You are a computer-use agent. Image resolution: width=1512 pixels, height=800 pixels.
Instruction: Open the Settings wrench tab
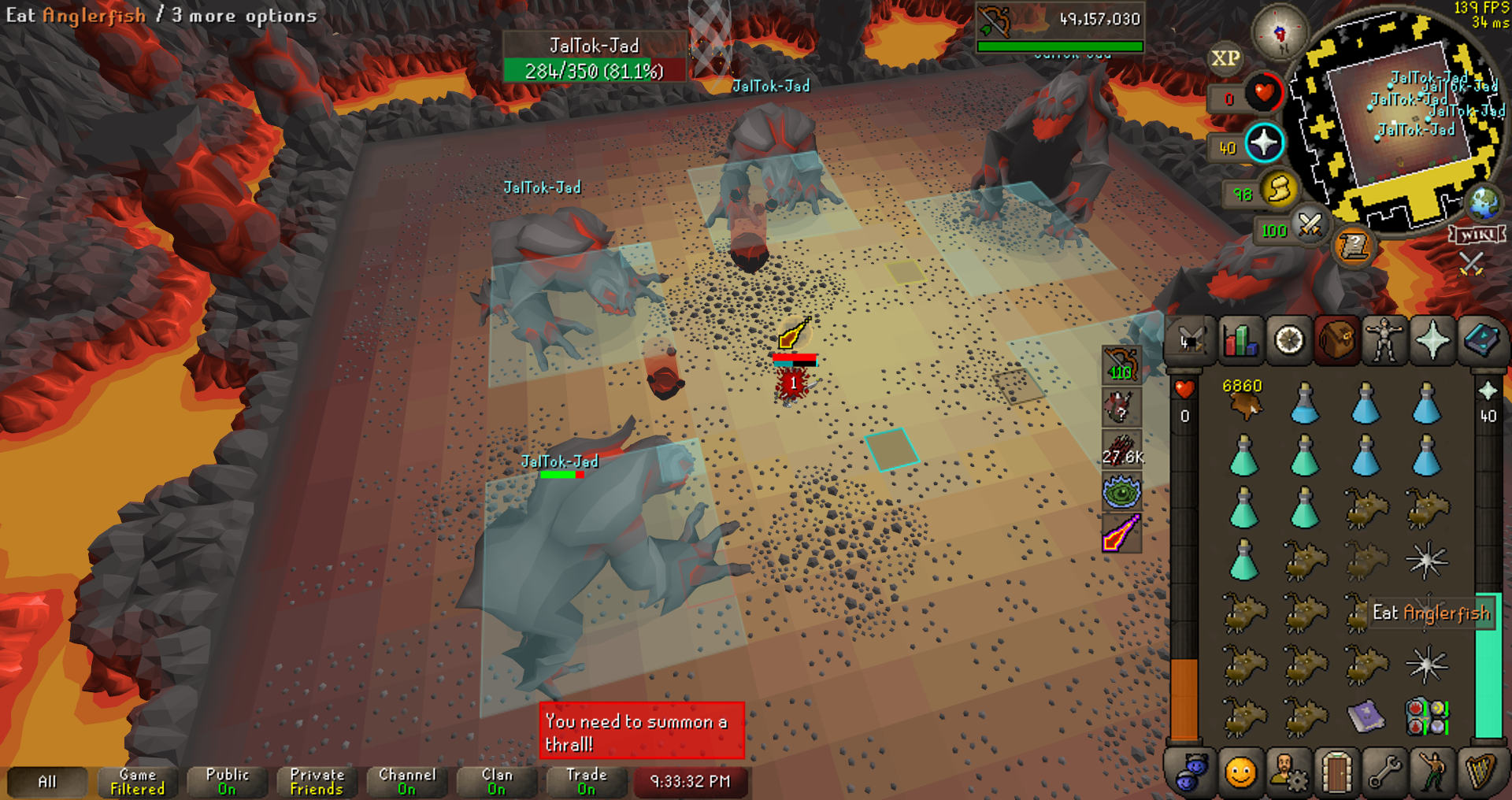[1384, 772]
